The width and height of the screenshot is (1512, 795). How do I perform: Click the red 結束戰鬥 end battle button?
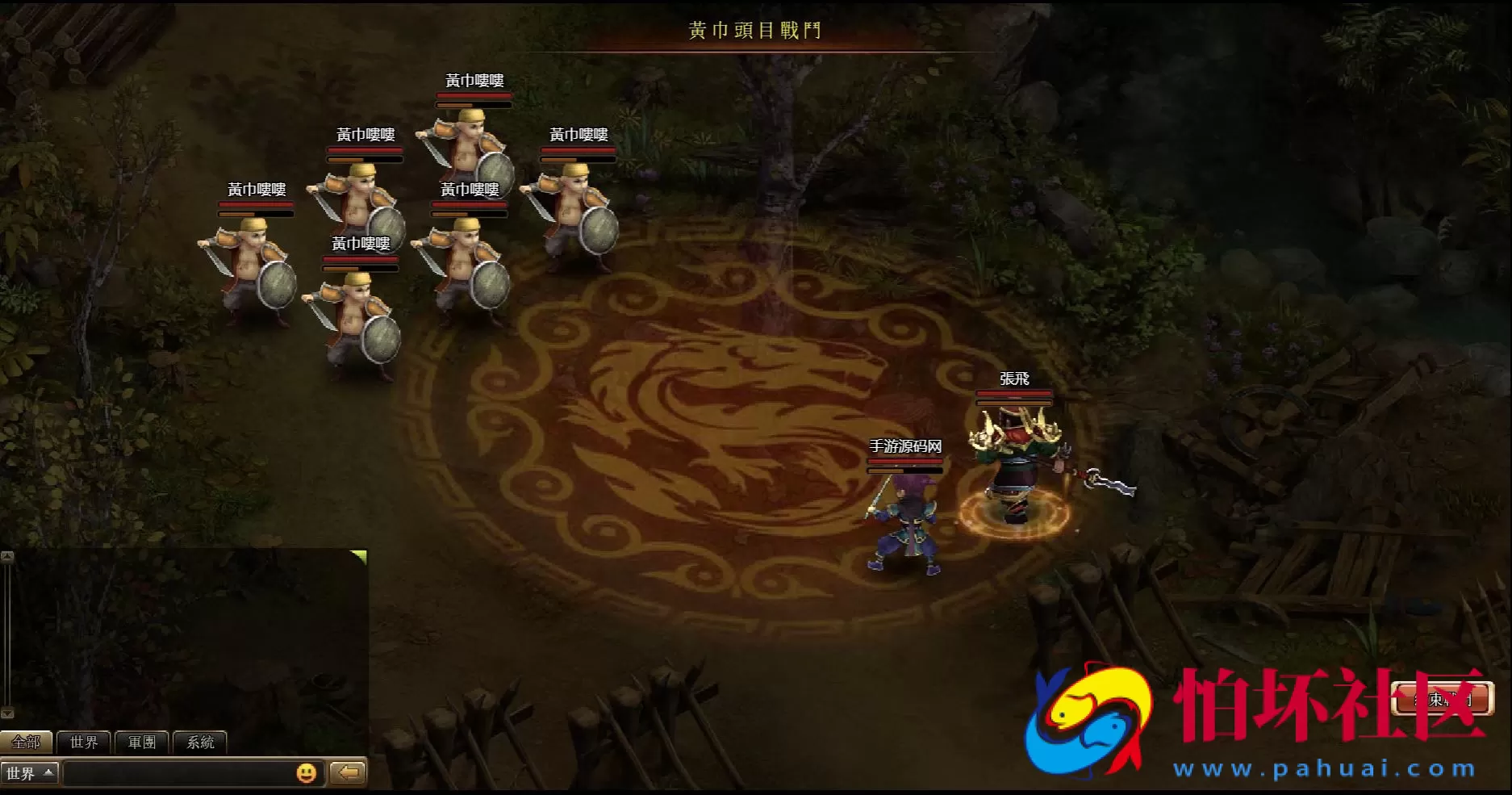point(1443,699)
